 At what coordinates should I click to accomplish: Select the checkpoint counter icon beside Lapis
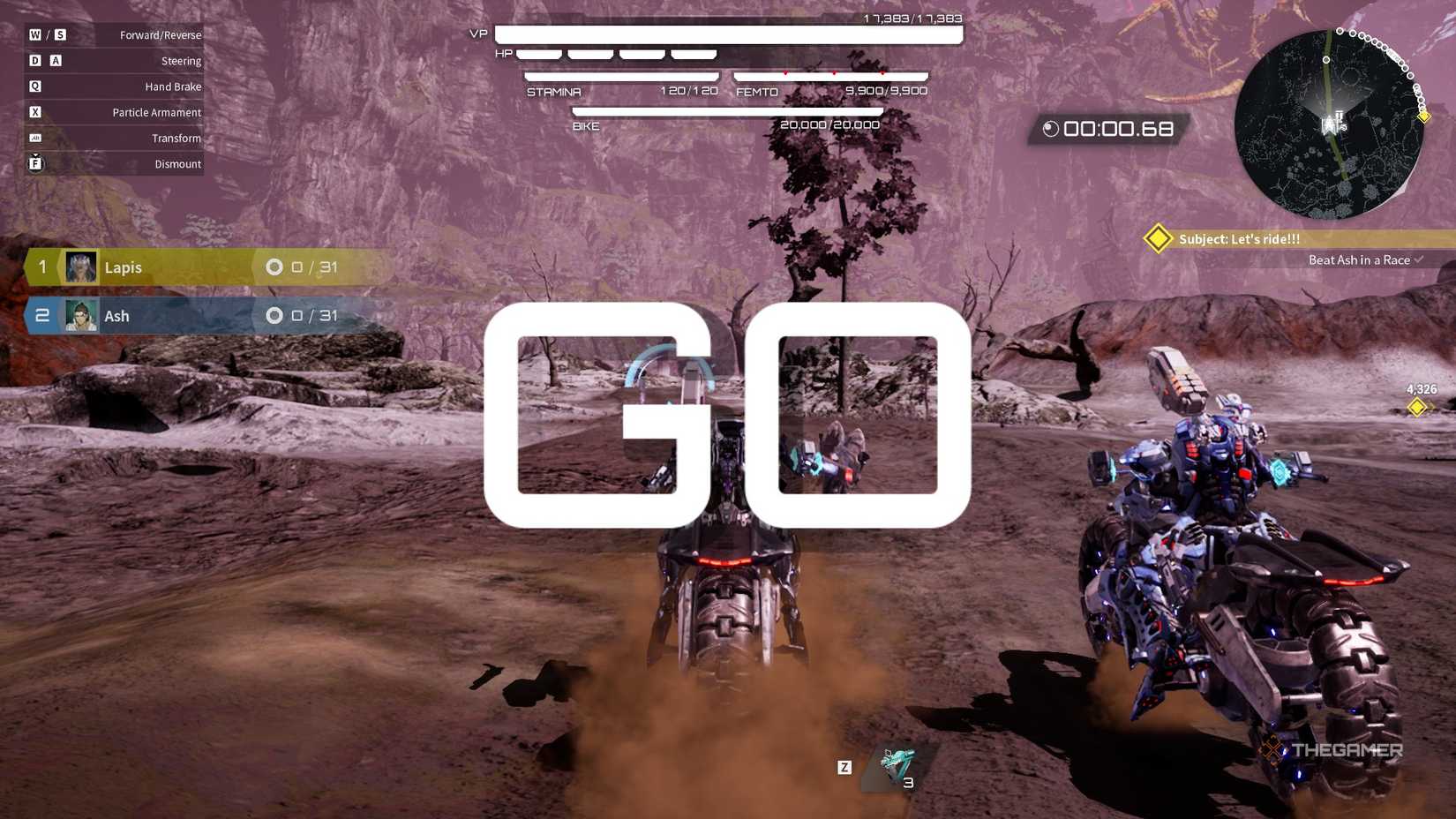tap(274, 267)
